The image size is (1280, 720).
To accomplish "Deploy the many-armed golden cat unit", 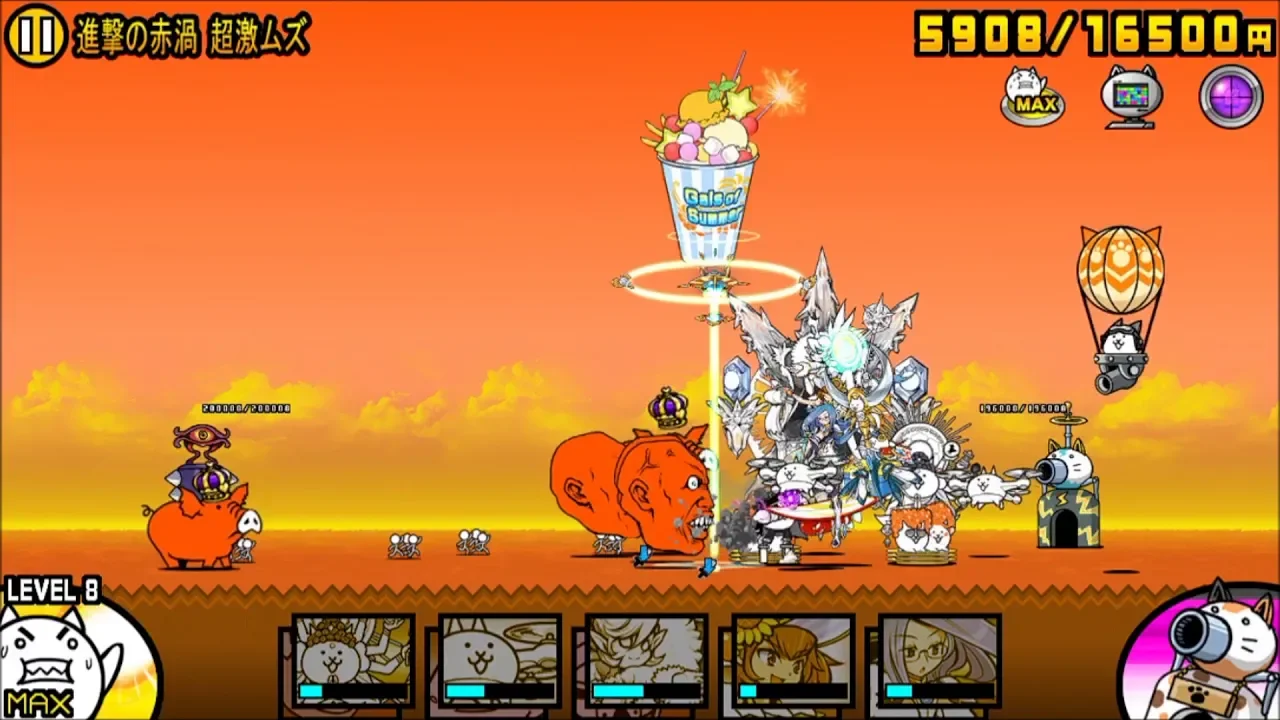I will point(353,662).
